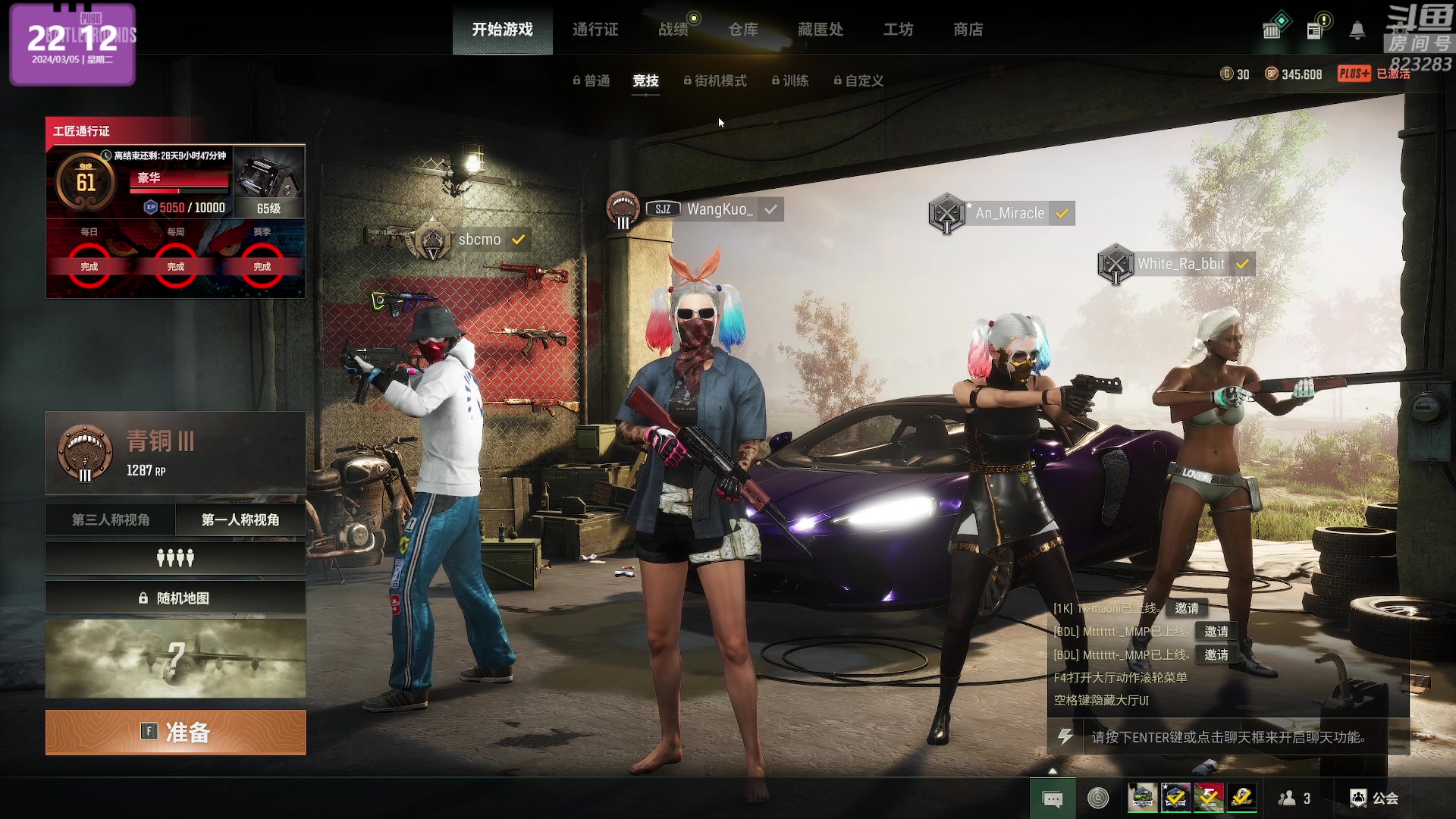
Task: Select the 战绩 career tab
Action: [673, 30]
